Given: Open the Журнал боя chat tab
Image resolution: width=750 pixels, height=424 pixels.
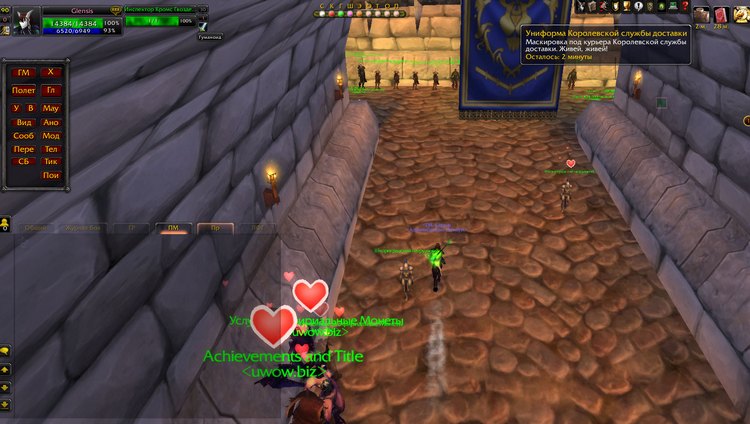Looking at the screenshot, I should click(x=82, y=228).
